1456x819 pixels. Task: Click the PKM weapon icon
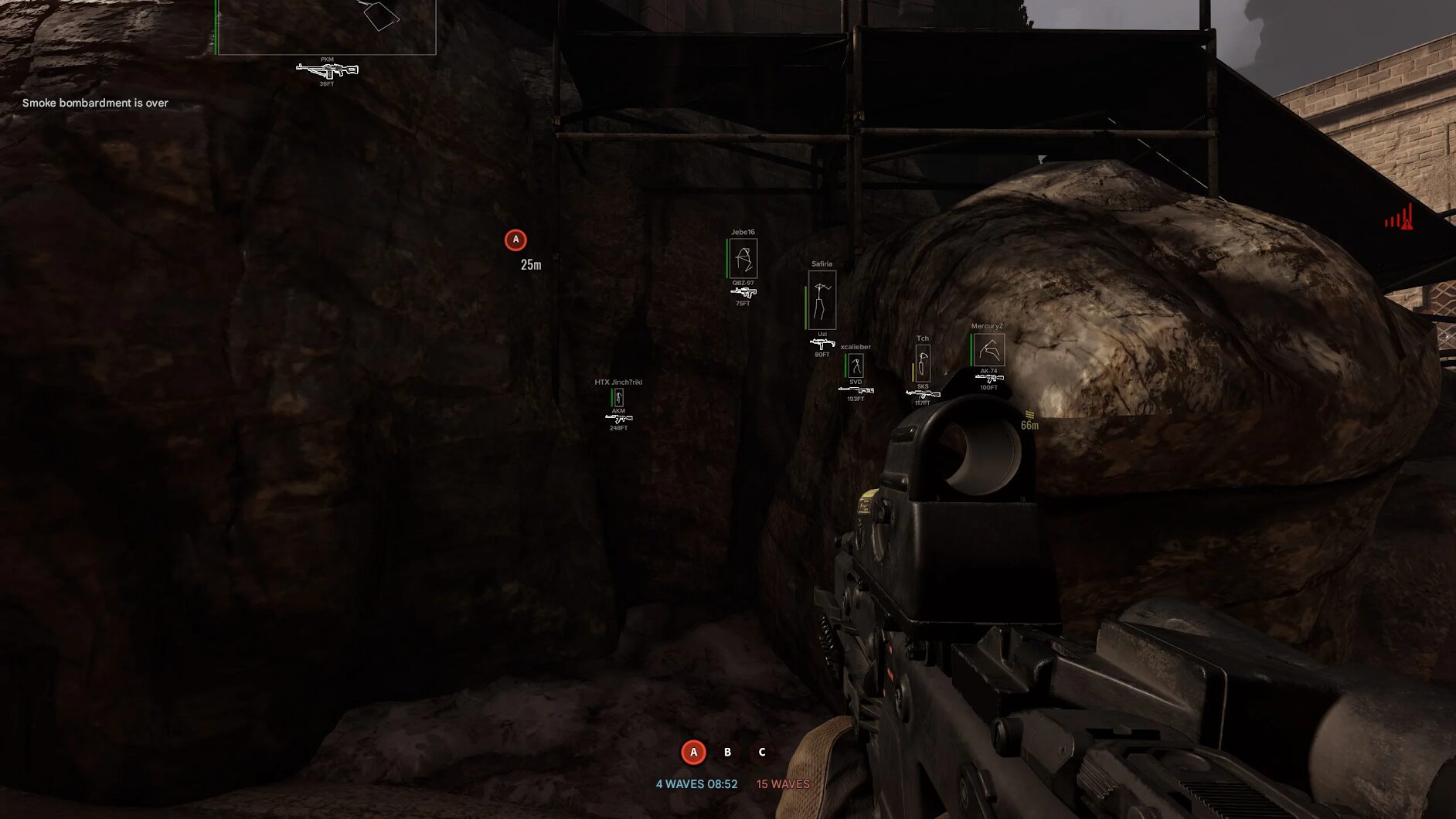pyautogui.click(x=327, y=70)
